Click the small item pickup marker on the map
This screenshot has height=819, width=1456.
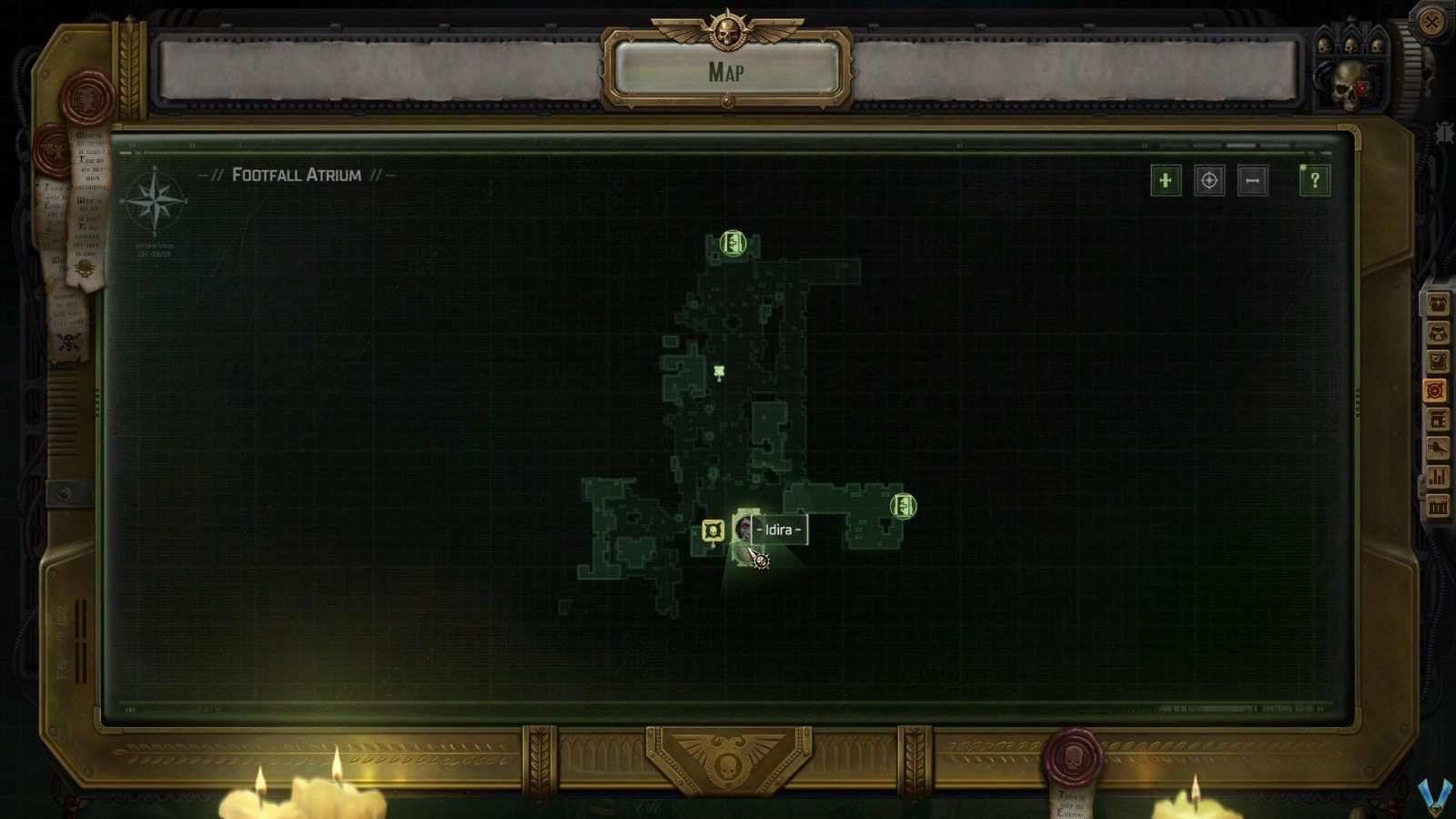coord(719,369)
